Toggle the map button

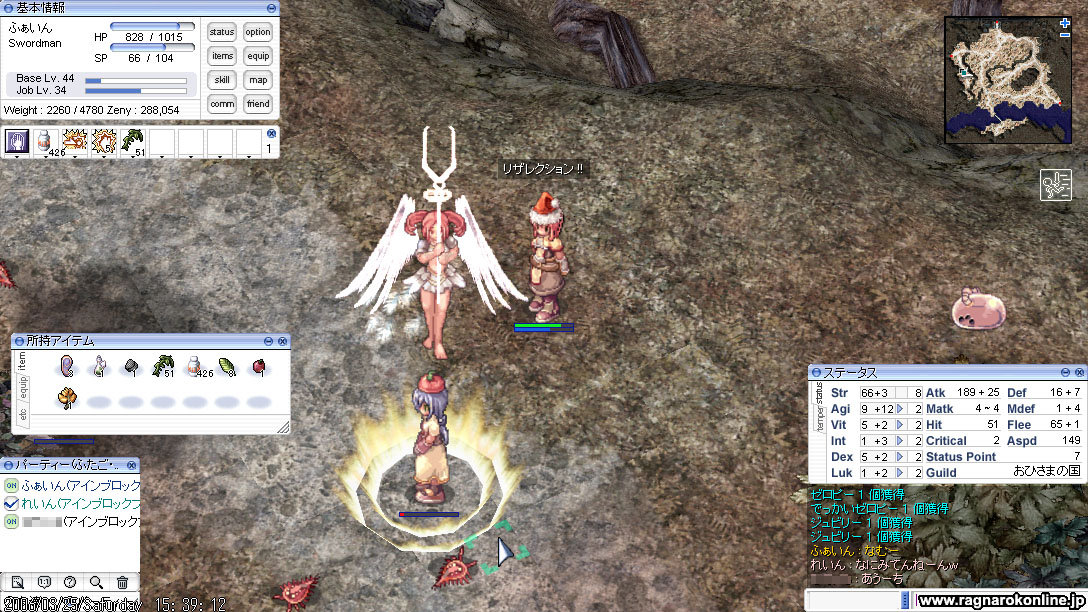coord(258,80)
